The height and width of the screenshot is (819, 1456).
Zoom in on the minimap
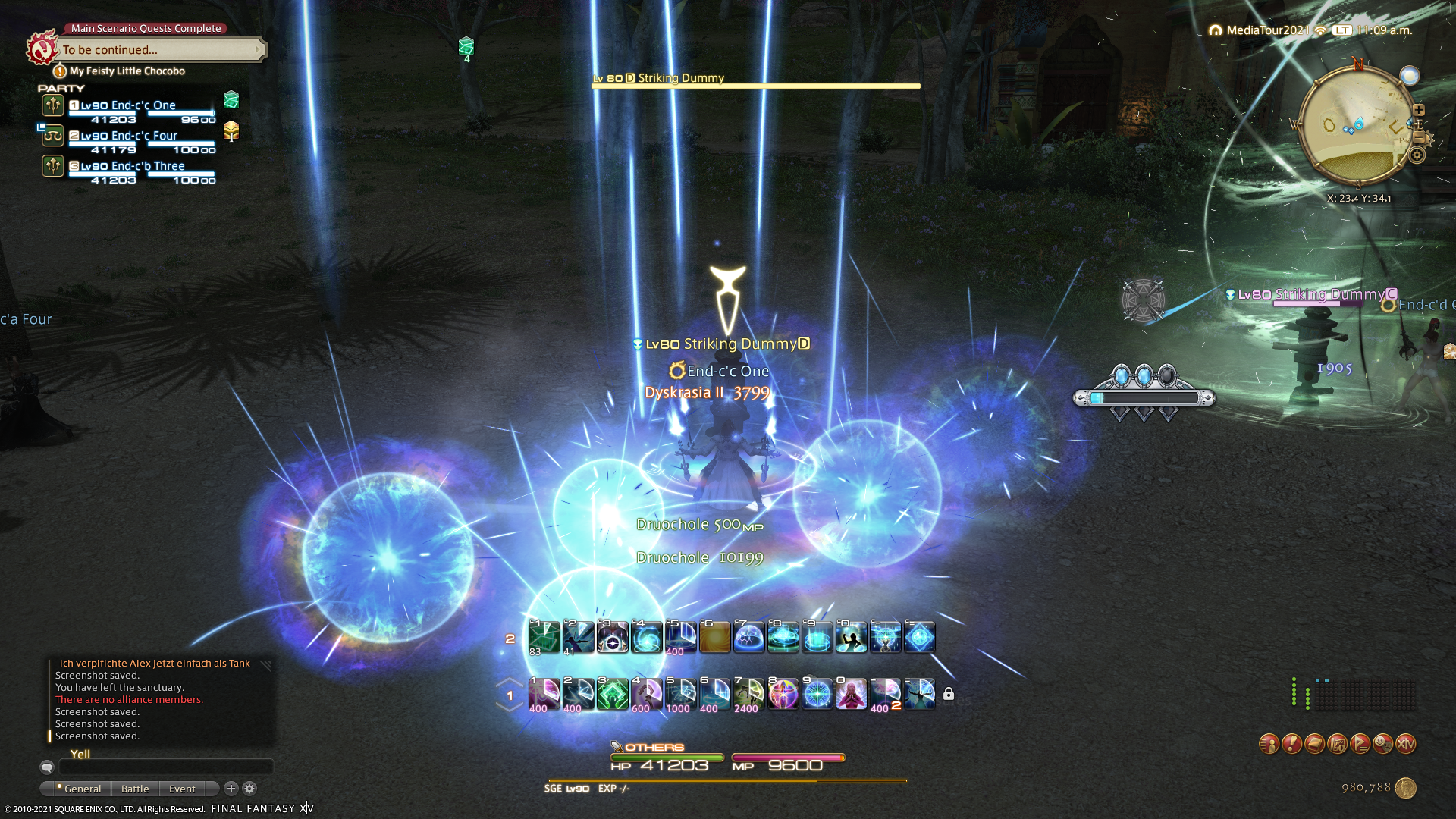[1419, 110]
